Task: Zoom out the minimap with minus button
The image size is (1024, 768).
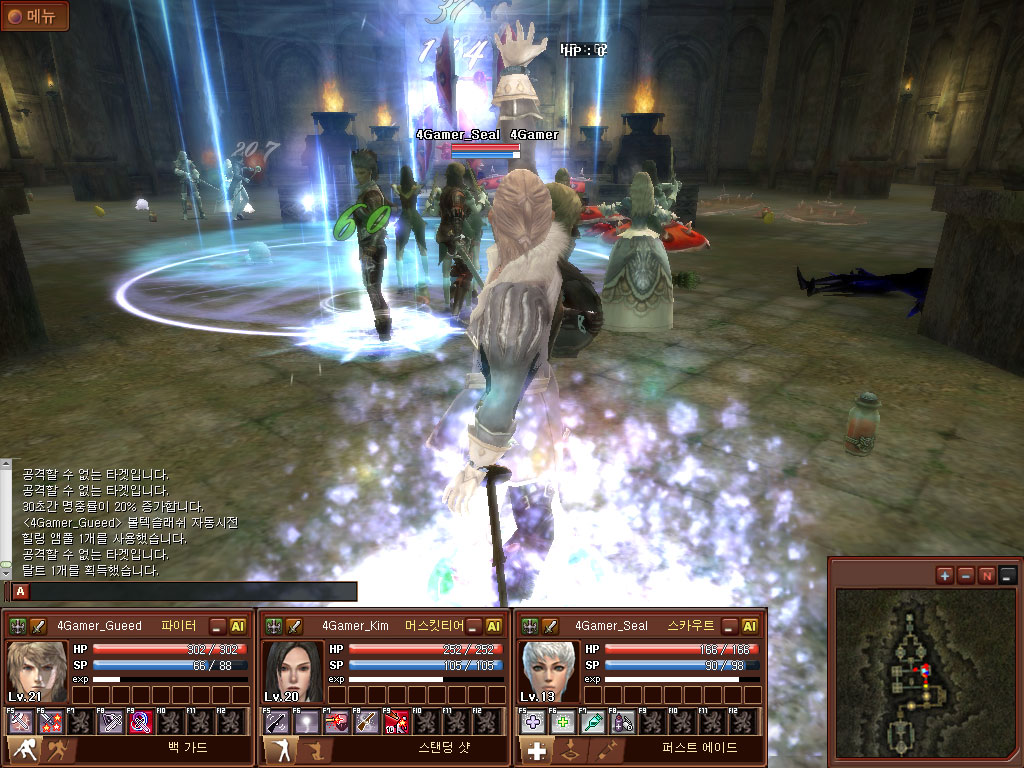Action: click(x=966, y=575)
